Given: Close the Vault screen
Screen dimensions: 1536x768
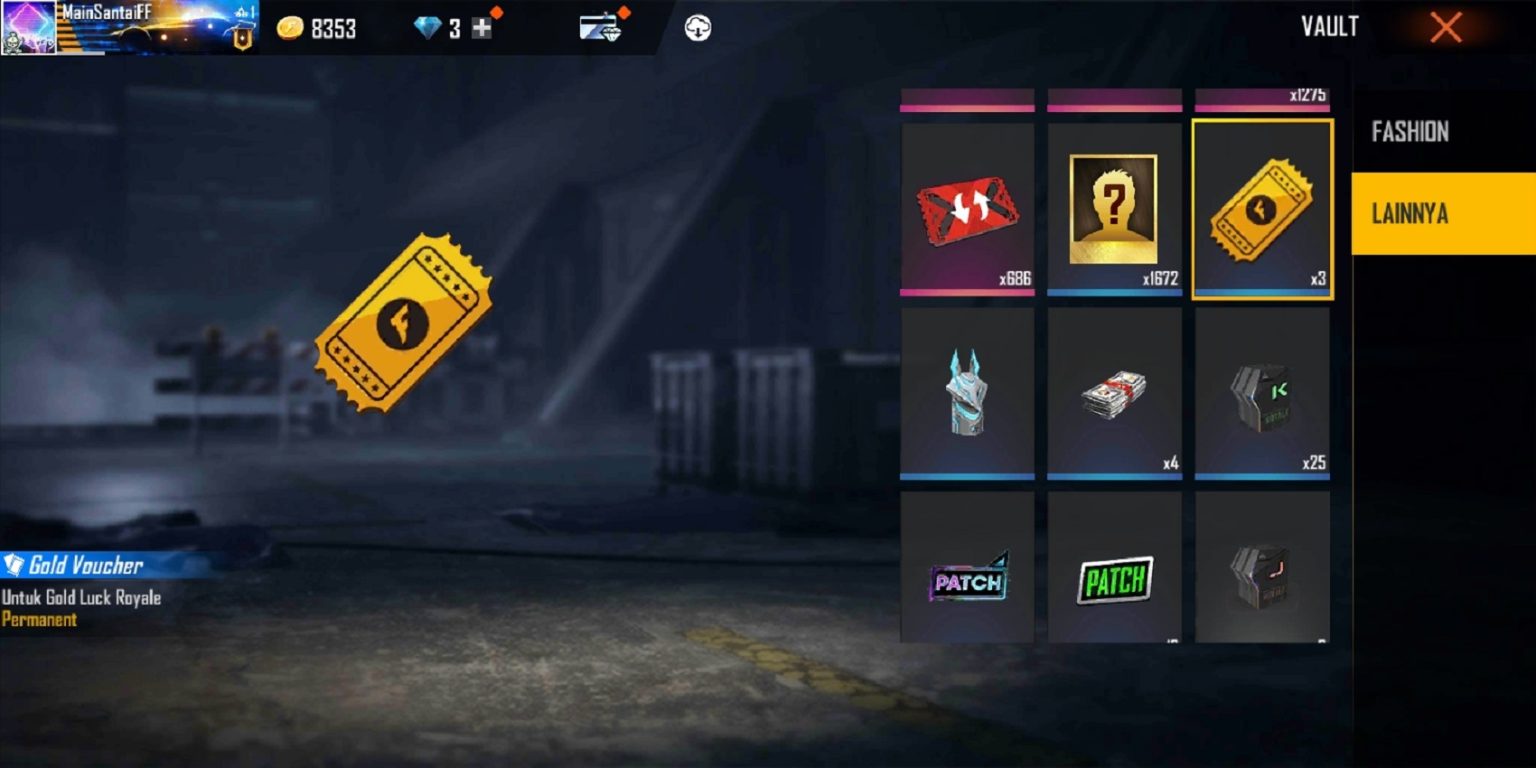Looking at the screenshot, I should [x=1445, y=28].
